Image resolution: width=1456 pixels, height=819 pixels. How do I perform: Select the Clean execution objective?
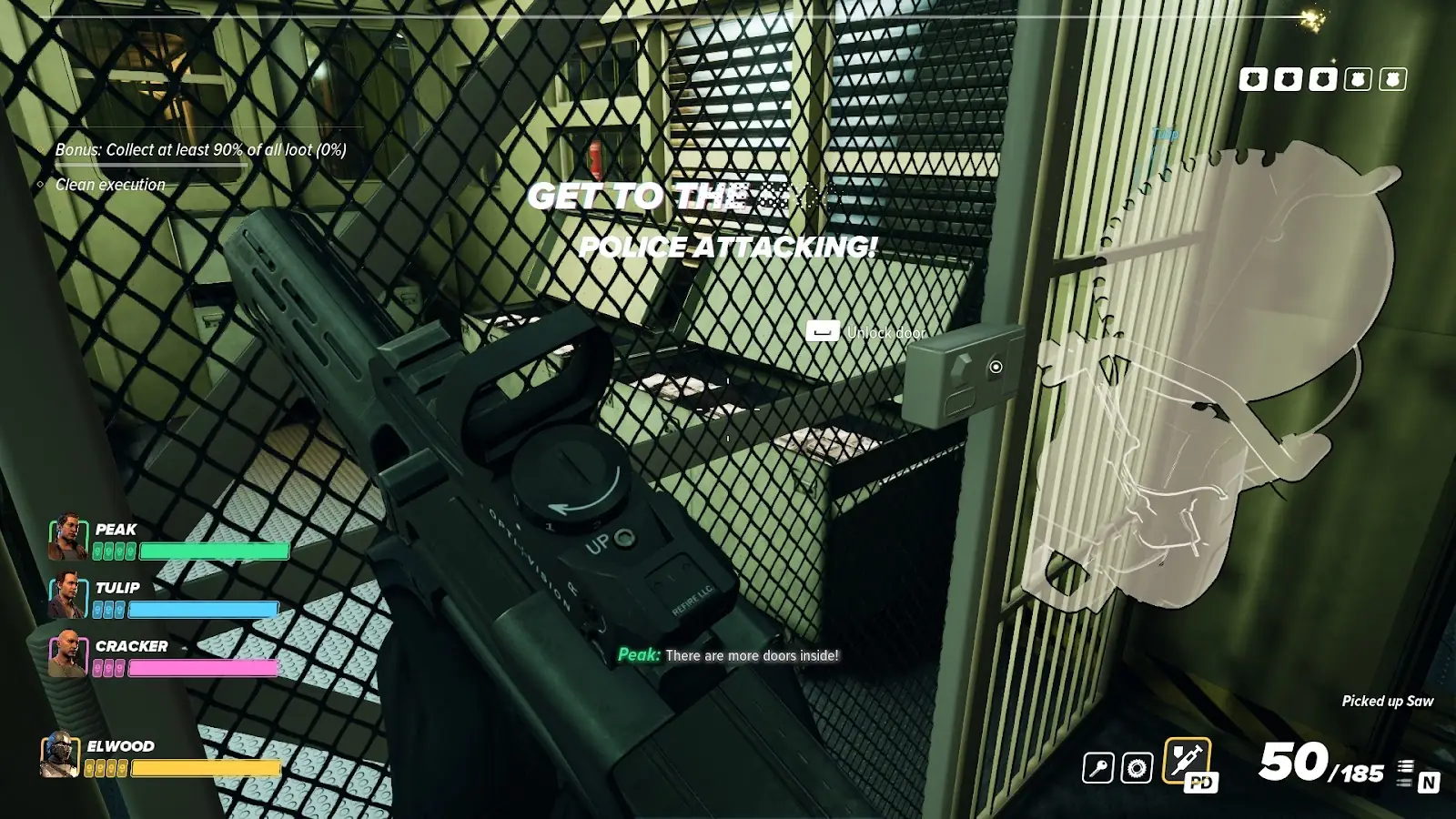[x=110, y=185]
